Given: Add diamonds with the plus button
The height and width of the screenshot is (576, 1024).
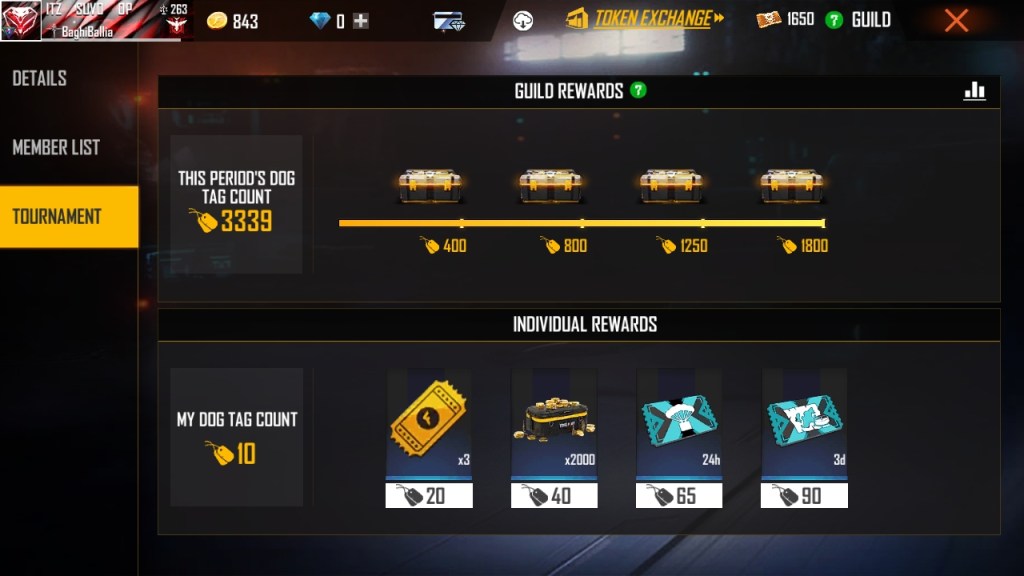Looking at the screenshot, I should pyautogui.click(x=361, y=21).
